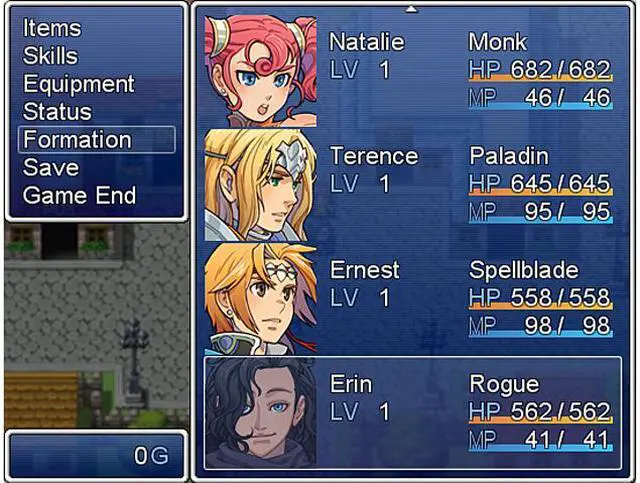This screenshot has height=483, width=640.
Task: Select Natalie the Monk party row
Action: (412, 70)
